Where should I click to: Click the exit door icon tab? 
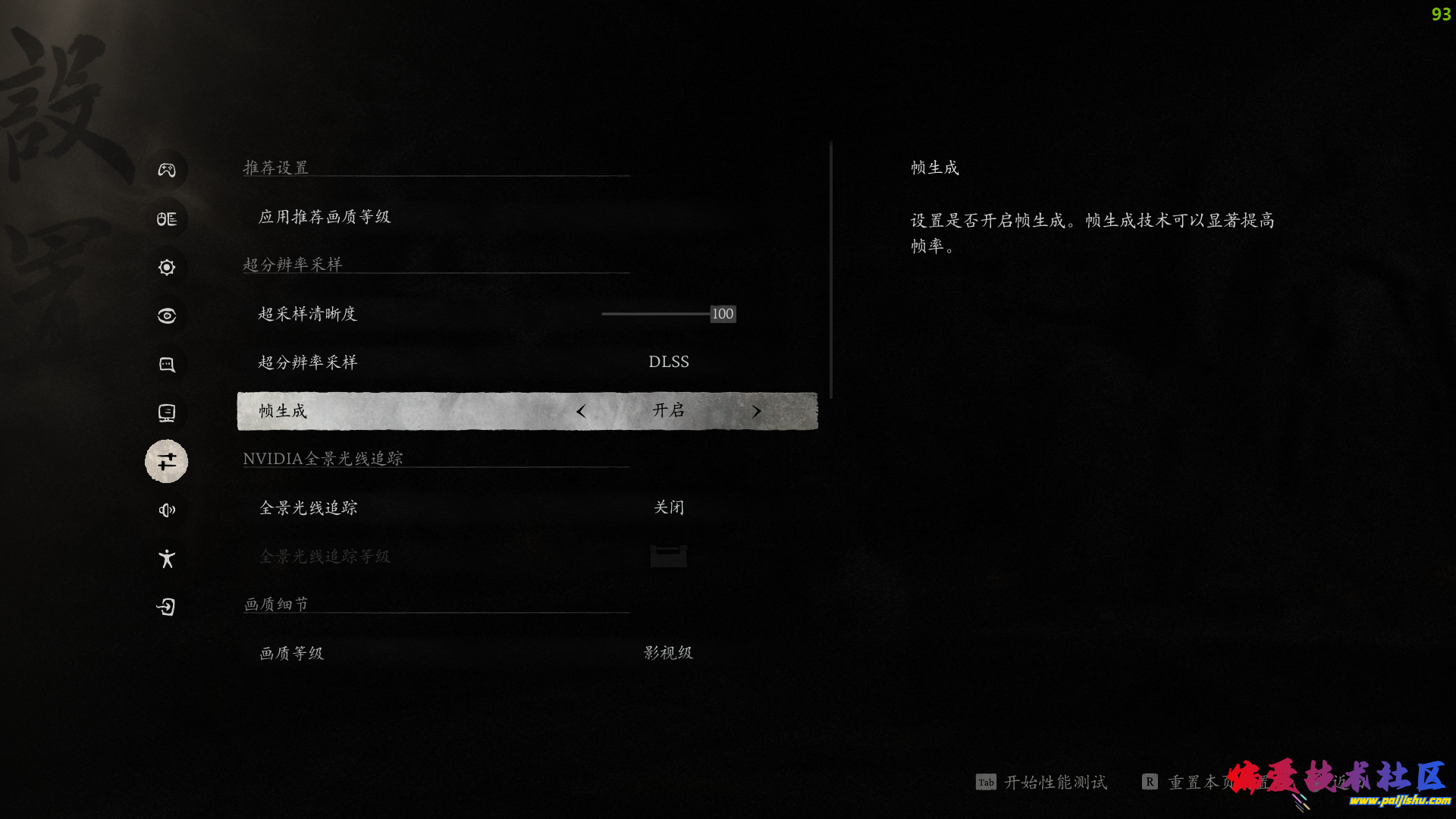[x=167, y=607]
